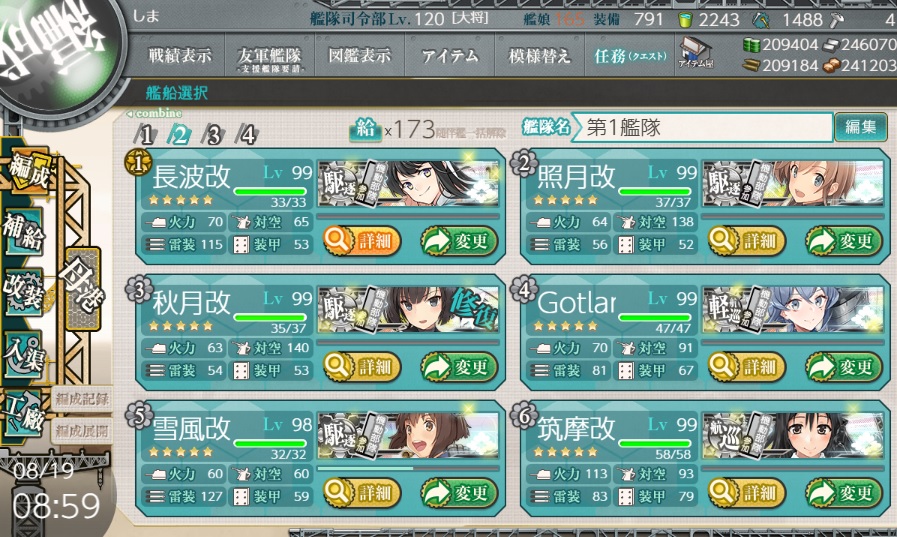
Task: Show details for 照月改
Action: (x=746, y=240)
